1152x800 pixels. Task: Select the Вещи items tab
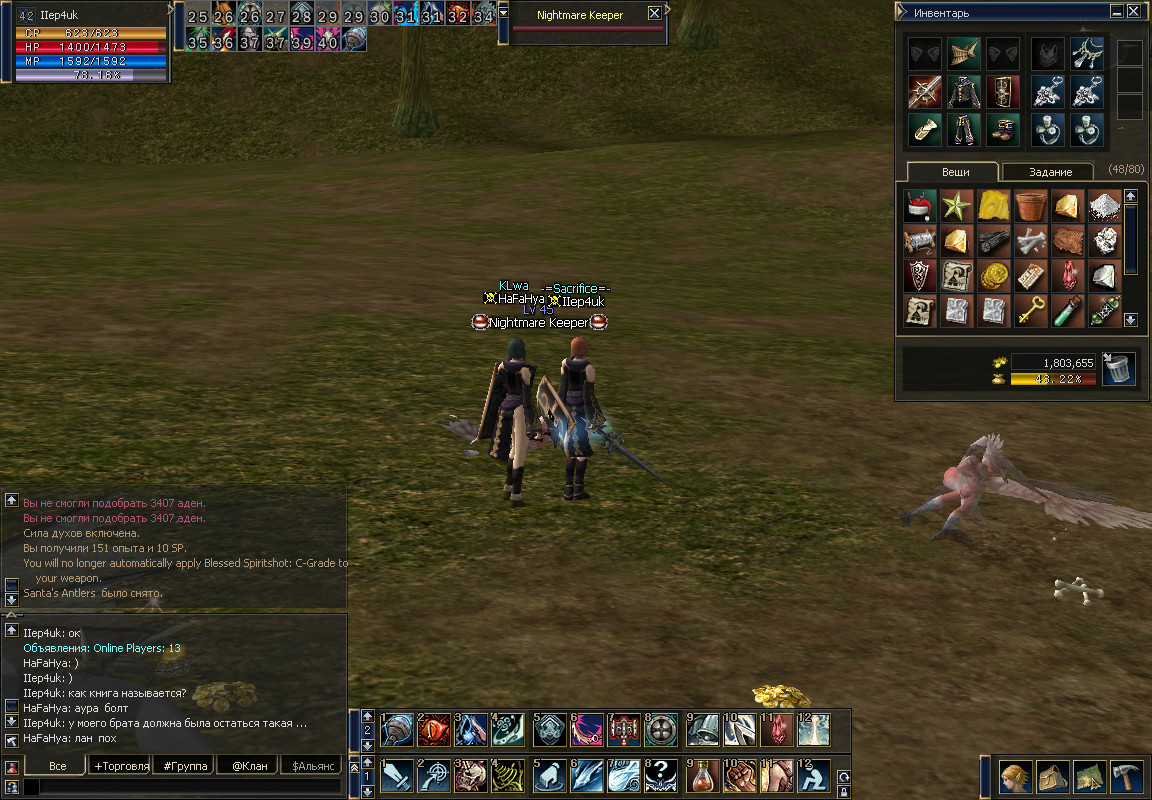coord(955,172)
